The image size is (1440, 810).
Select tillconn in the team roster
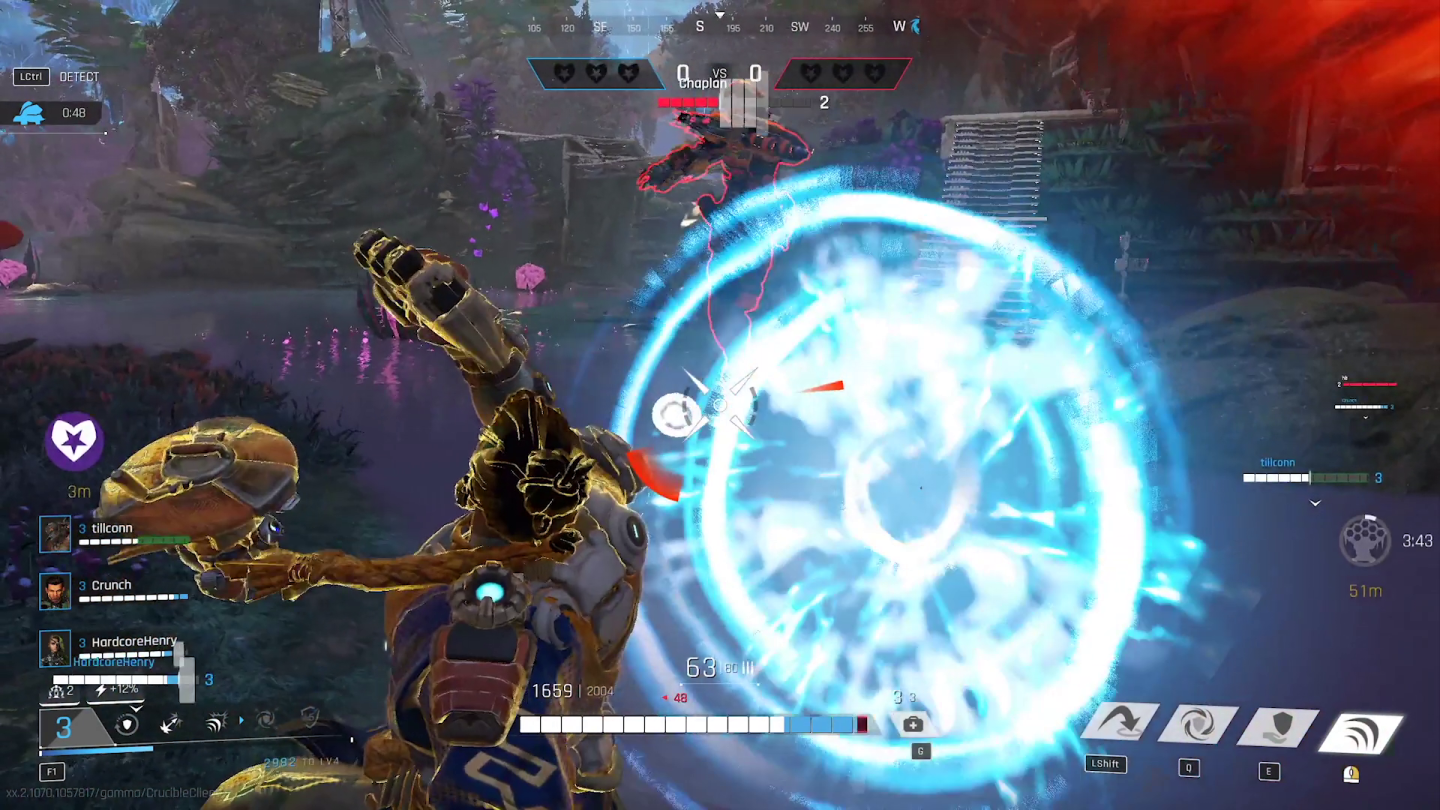[x=114, y=528]
